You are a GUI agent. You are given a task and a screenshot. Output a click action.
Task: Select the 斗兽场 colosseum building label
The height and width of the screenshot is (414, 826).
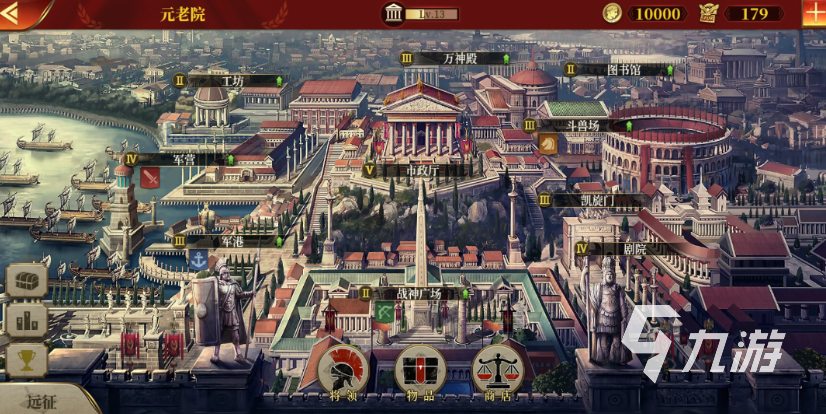tap(585, 126)
